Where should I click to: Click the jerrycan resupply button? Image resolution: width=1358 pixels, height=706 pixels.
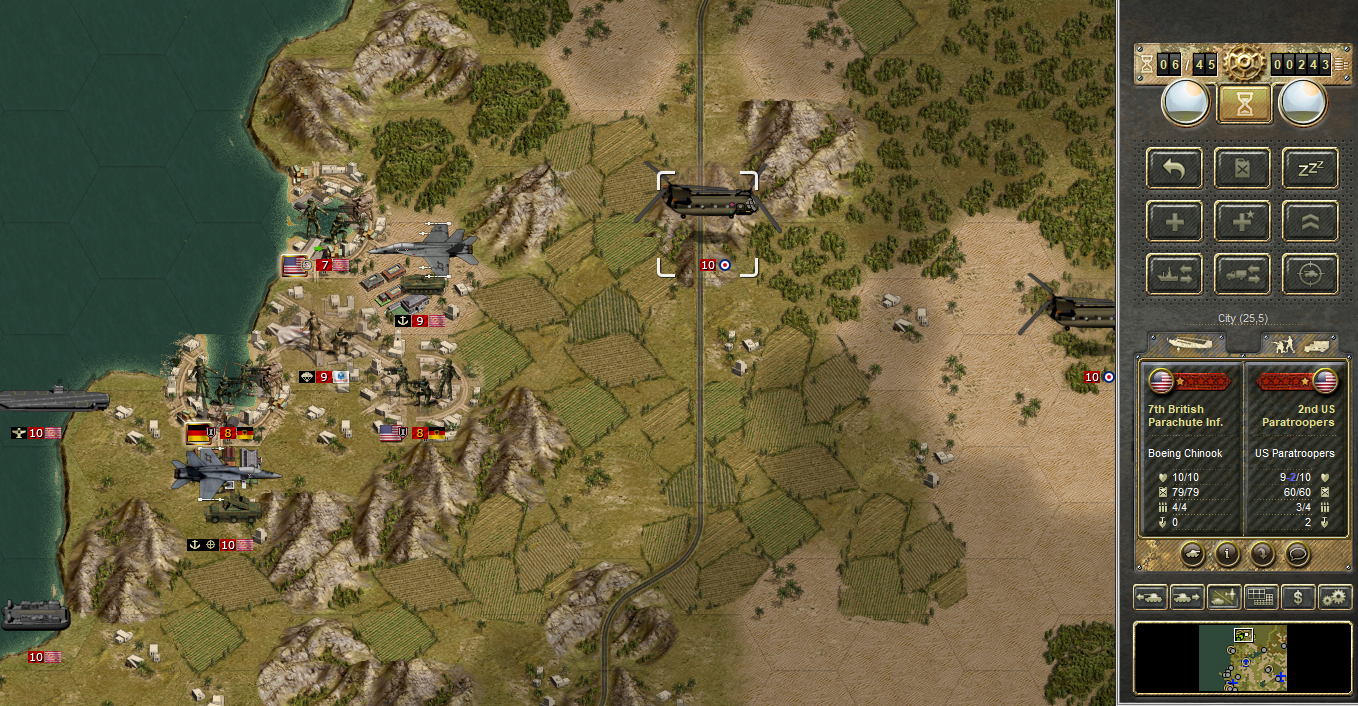pyautogui.click(x=1242, y=168)
